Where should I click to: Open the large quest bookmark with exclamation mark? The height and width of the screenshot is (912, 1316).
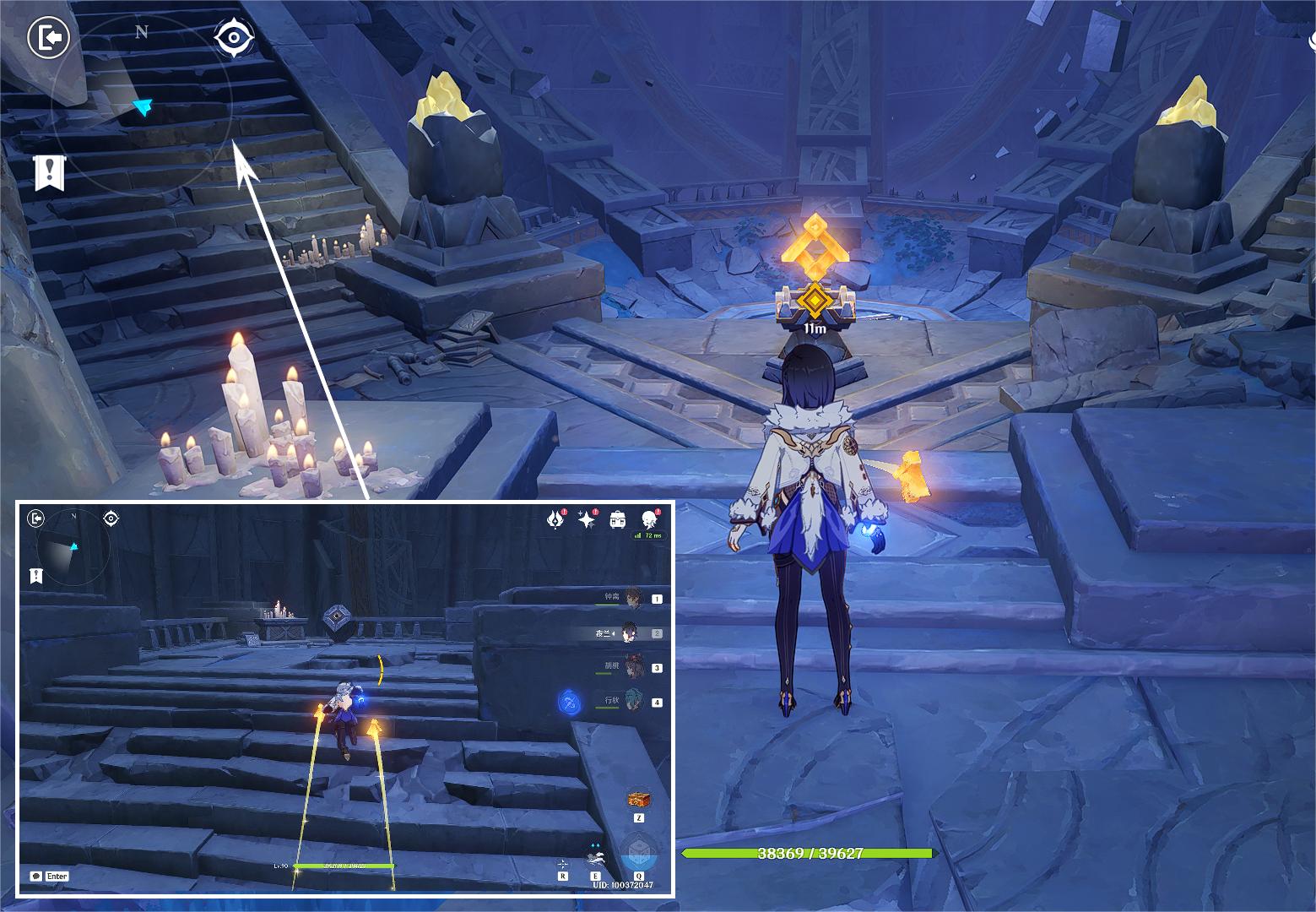(49, 172)
